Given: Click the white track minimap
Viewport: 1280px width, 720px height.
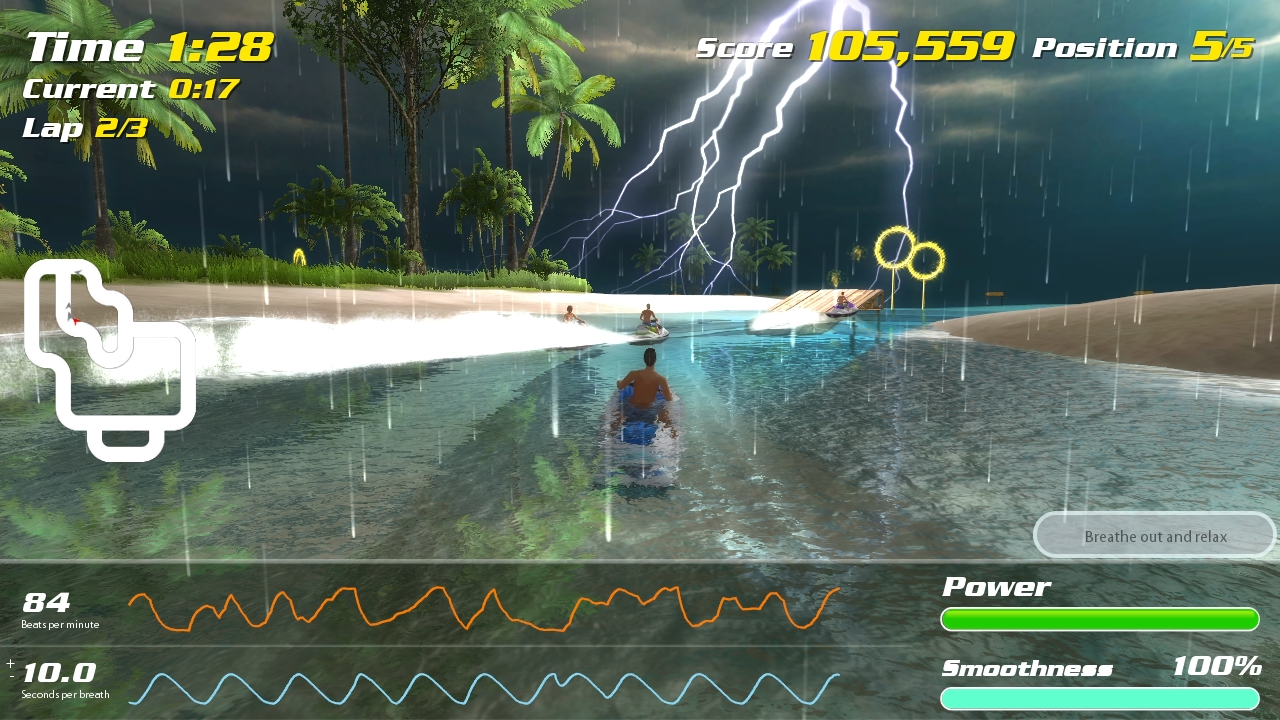Looking at the screenshot, I should click(108, 360).
